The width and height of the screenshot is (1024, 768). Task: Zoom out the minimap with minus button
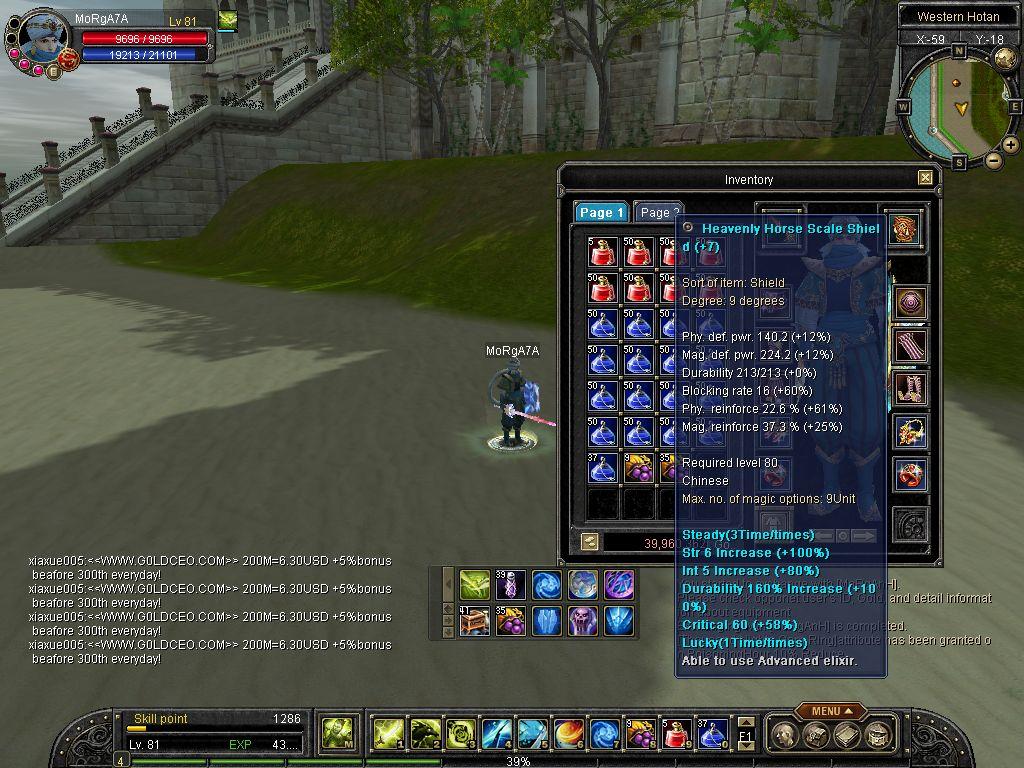[x=993, y=160]
